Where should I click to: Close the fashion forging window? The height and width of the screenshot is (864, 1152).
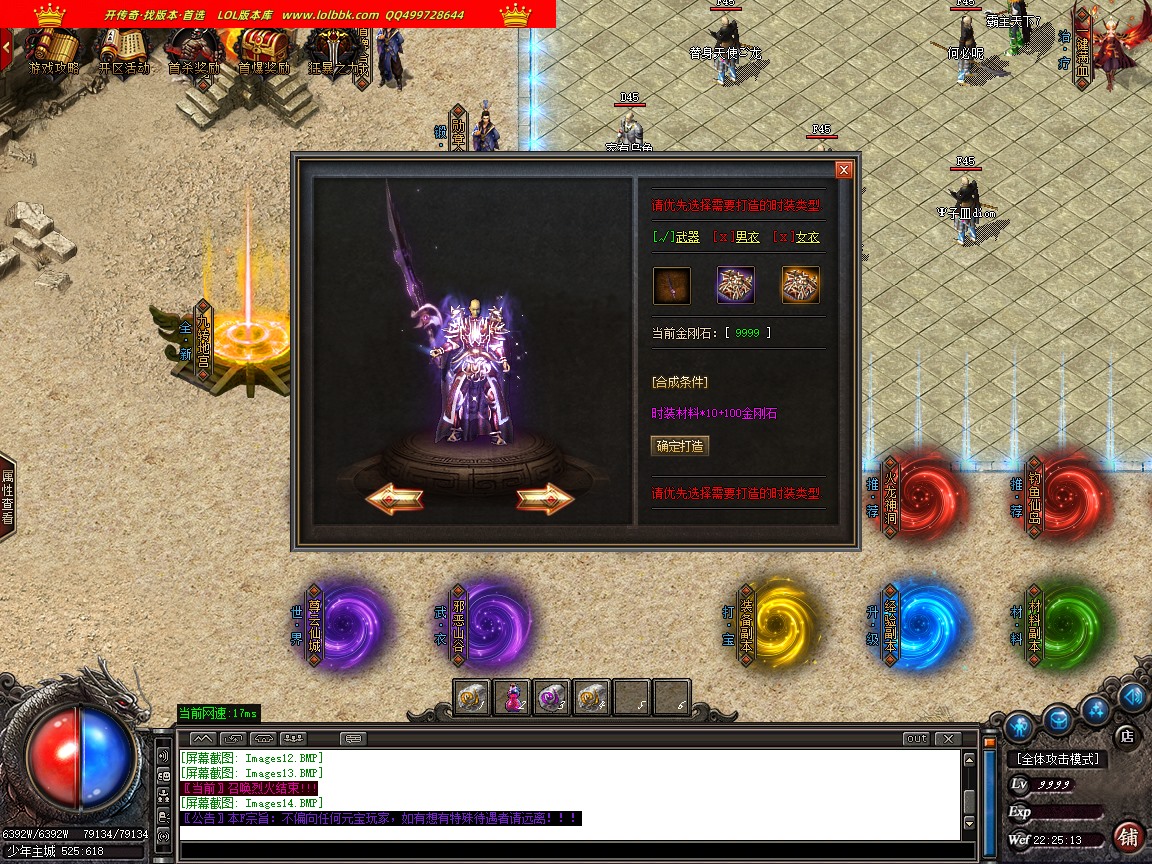pos(844,170)
